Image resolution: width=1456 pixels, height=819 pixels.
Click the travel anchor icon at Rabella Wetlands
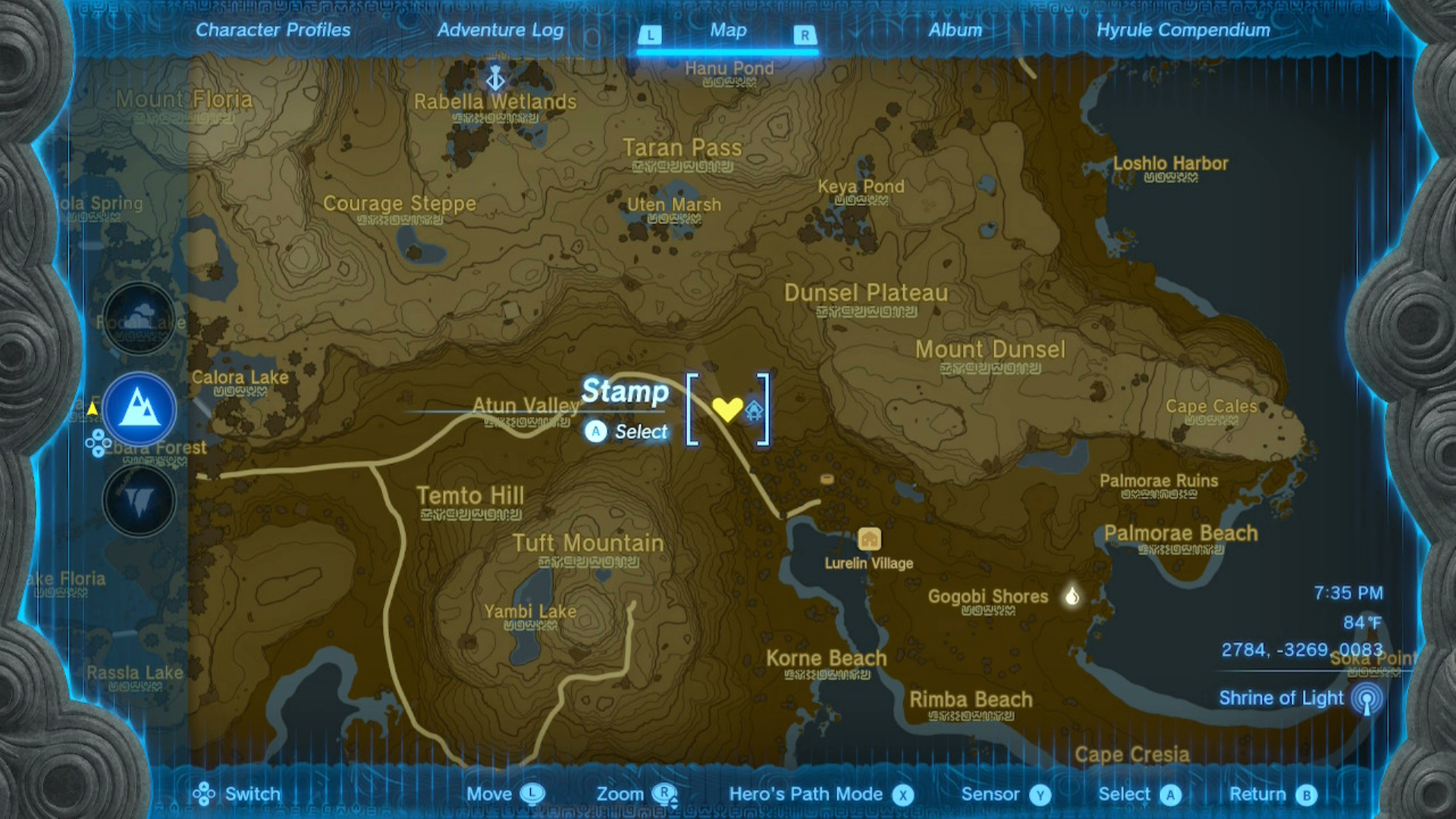click(494, 77)
